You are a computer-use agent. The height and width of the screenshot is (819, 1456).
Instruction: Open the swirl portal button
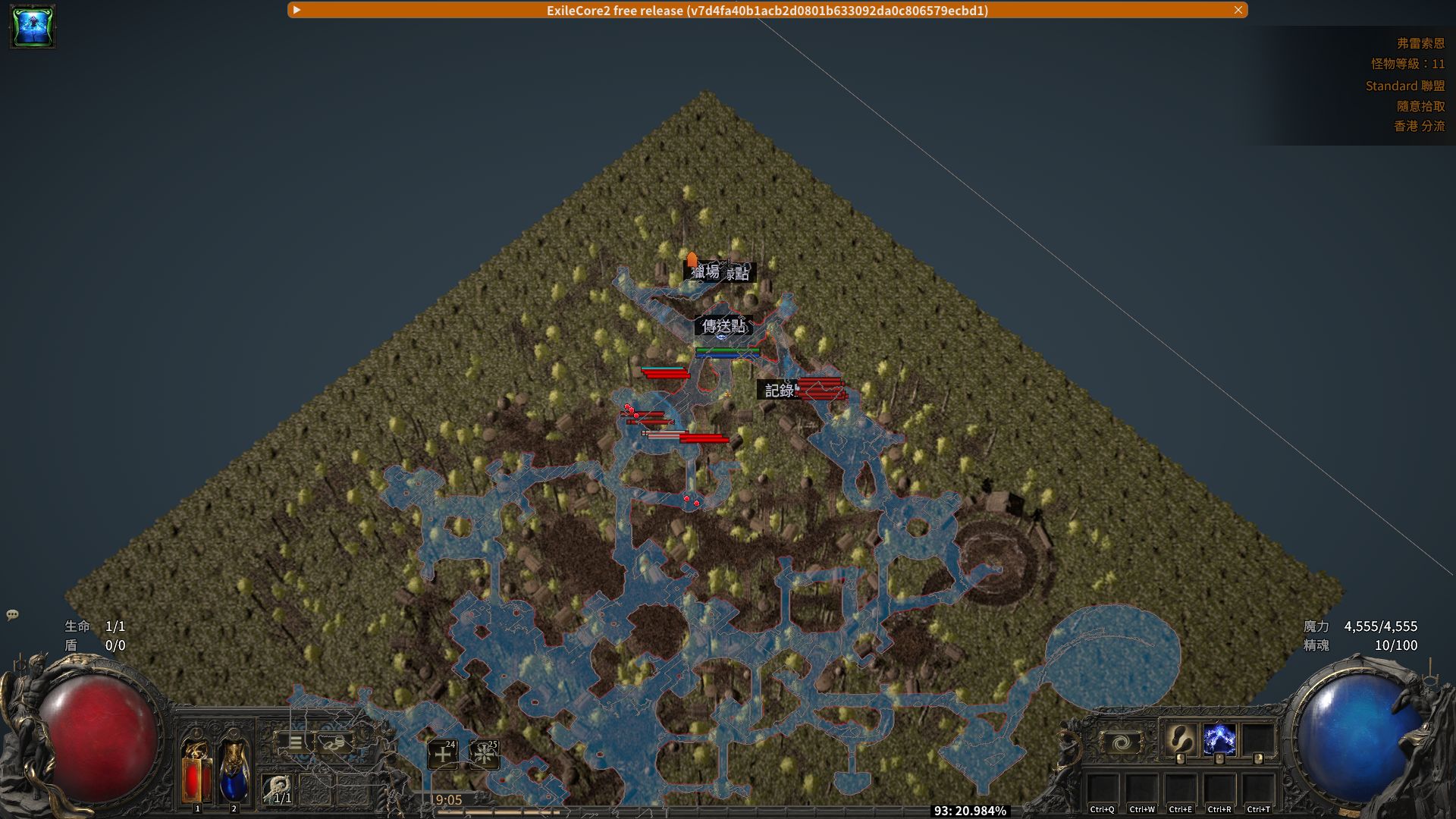click(1121, 742)
